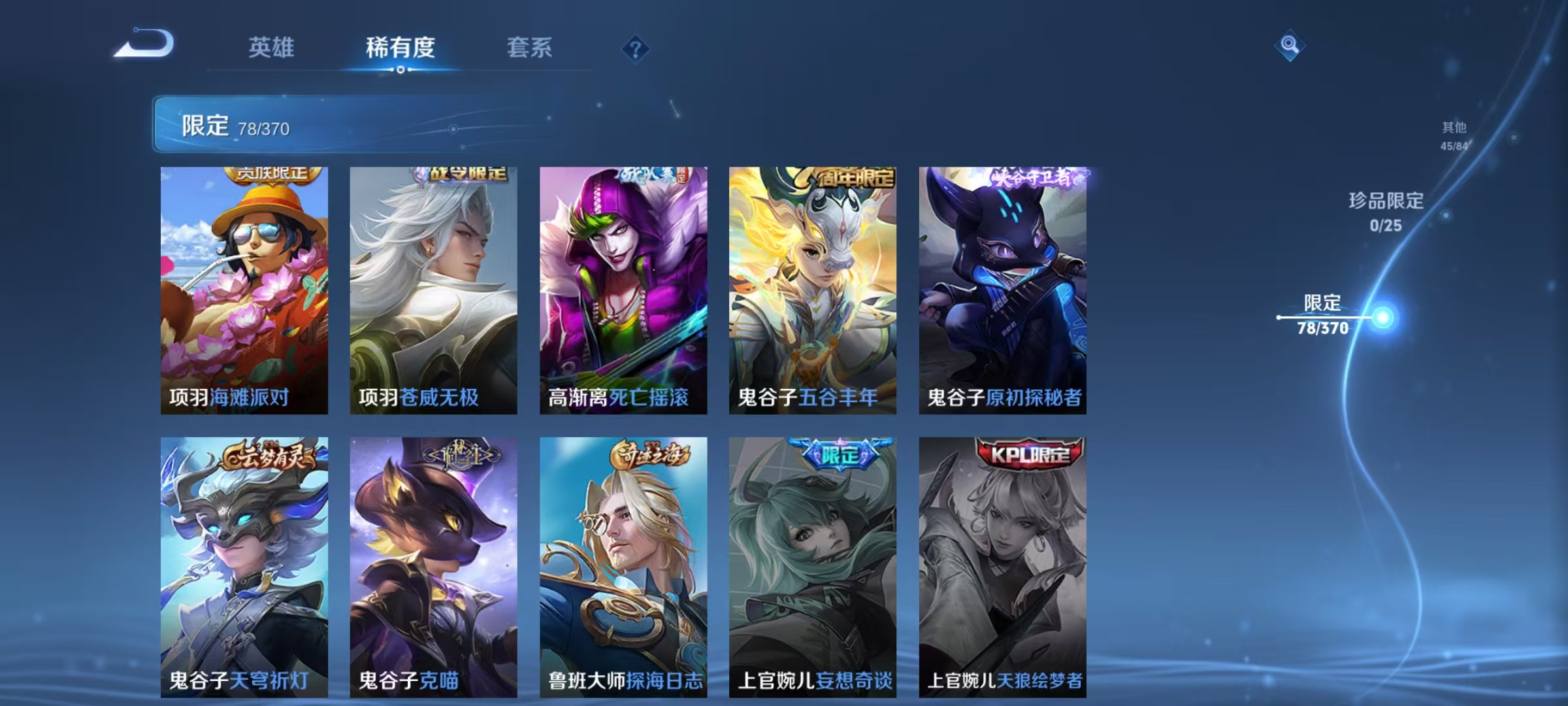This screenshot has width=1568, height=706.
Task: Select the 鬼谷子原初探秘者 skin thumbnail
Action: tap(1002, 288)
